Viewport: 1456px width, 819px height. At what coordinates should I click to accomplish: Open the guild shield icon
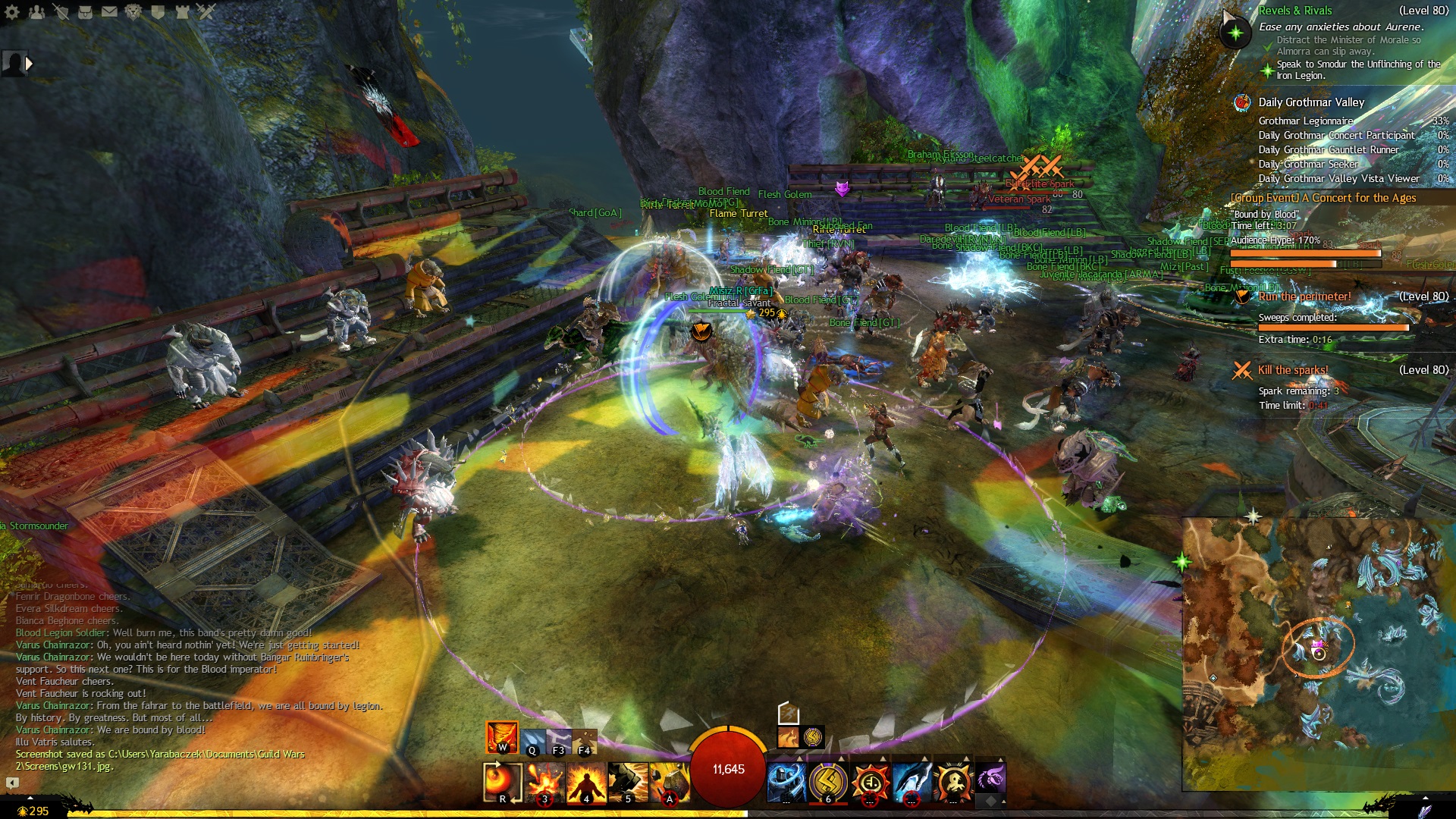(158, 12)
